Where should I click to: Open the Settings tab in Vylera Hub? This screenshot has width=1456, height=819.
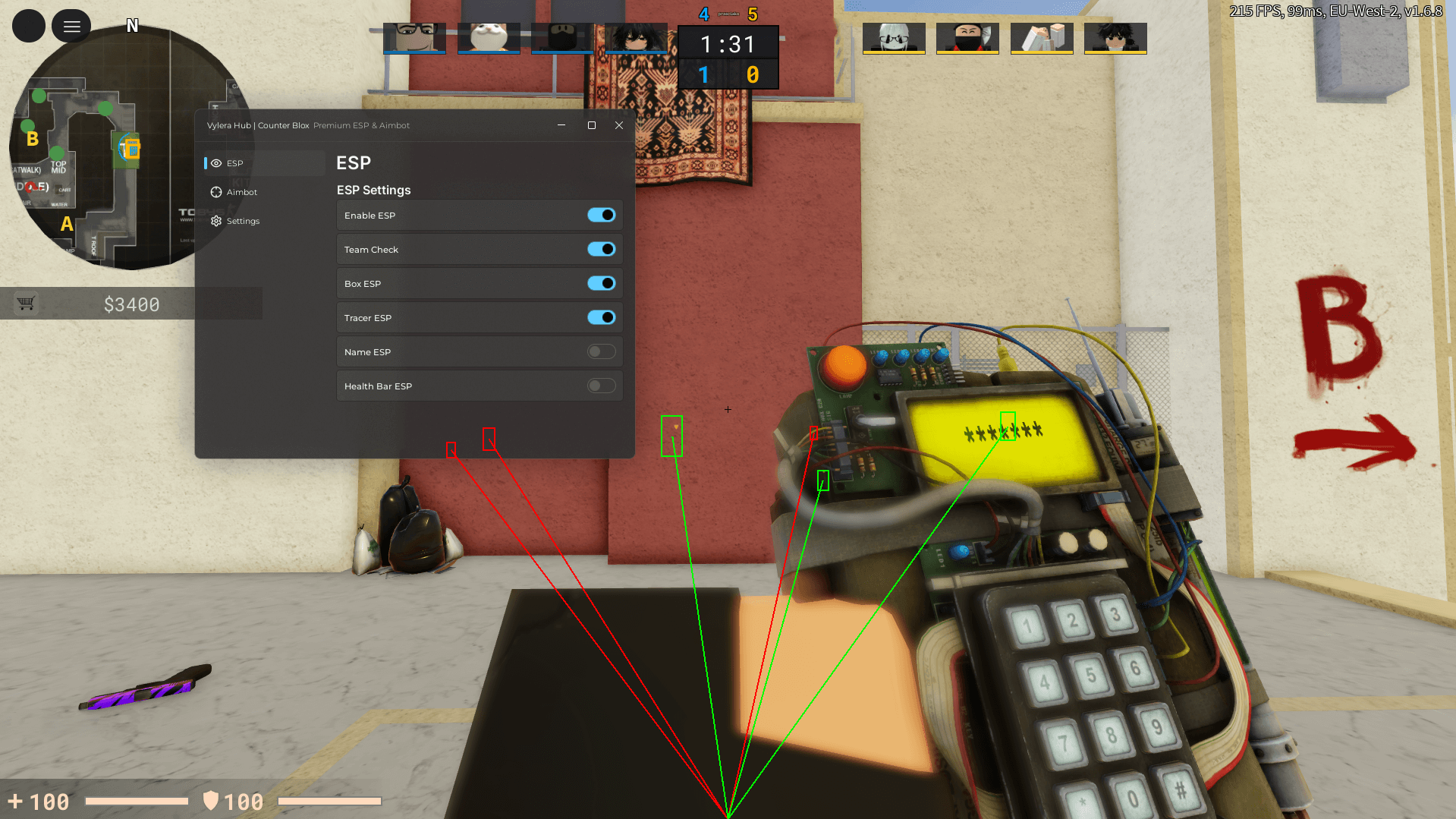pos(243,221)
